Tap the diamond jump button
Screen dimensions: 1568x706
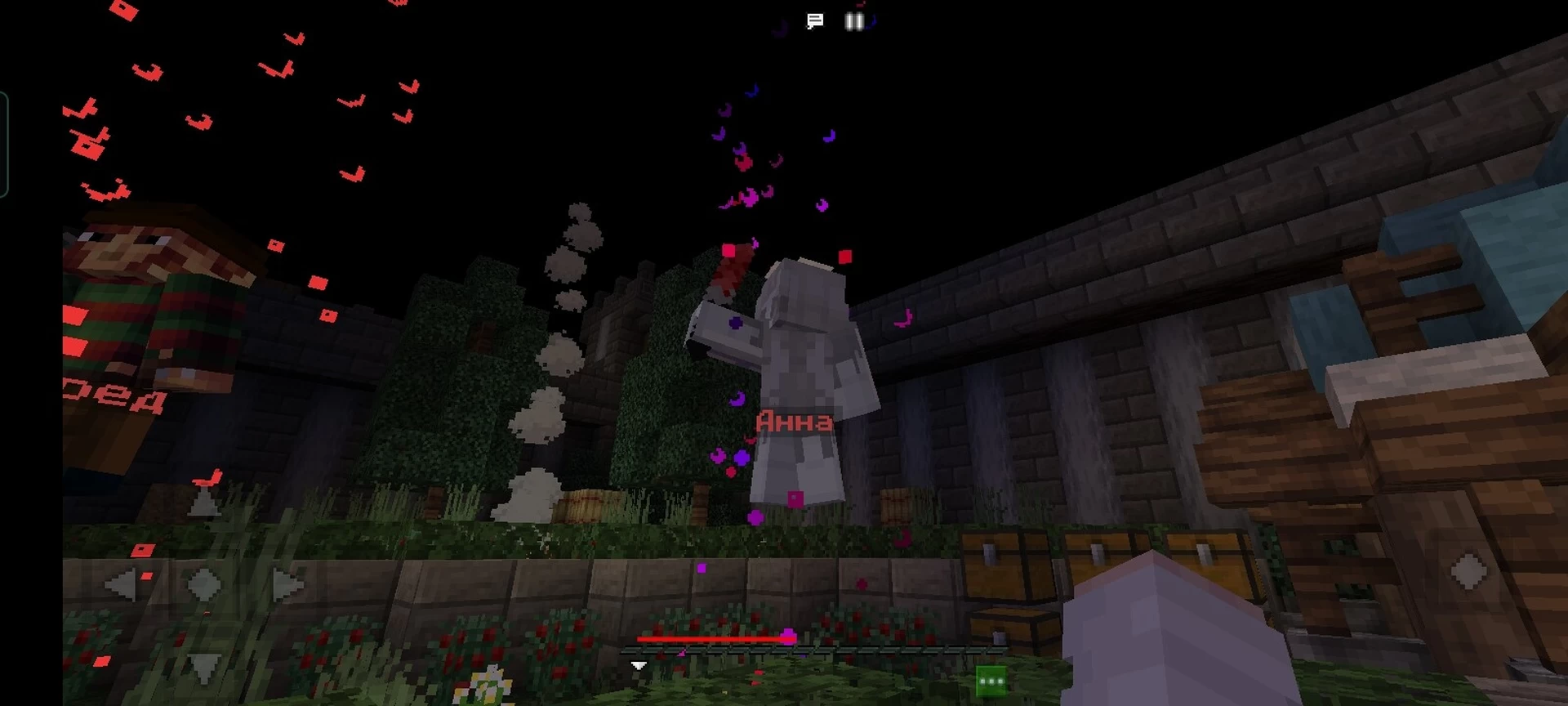1468,570
